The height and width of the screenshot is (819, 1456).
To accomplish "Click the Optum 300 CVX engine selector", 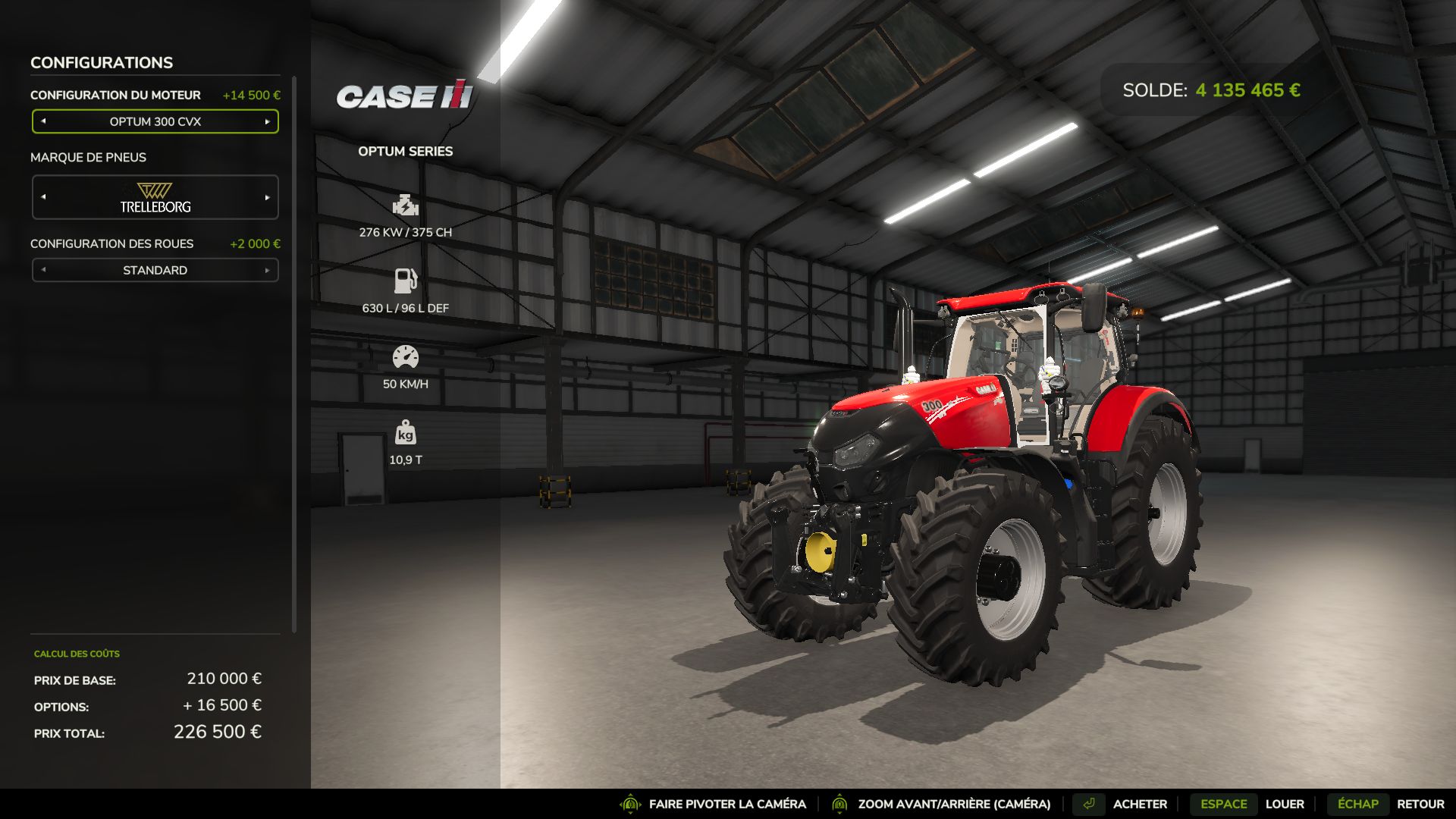I will pos(155,121).
